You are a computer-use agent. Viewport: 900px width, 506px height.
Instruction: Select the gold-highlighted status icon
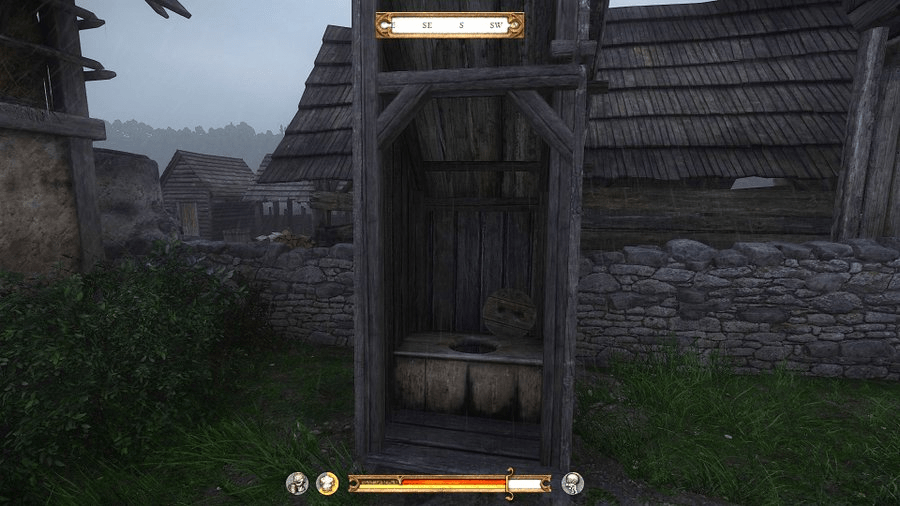coord(327,484)
